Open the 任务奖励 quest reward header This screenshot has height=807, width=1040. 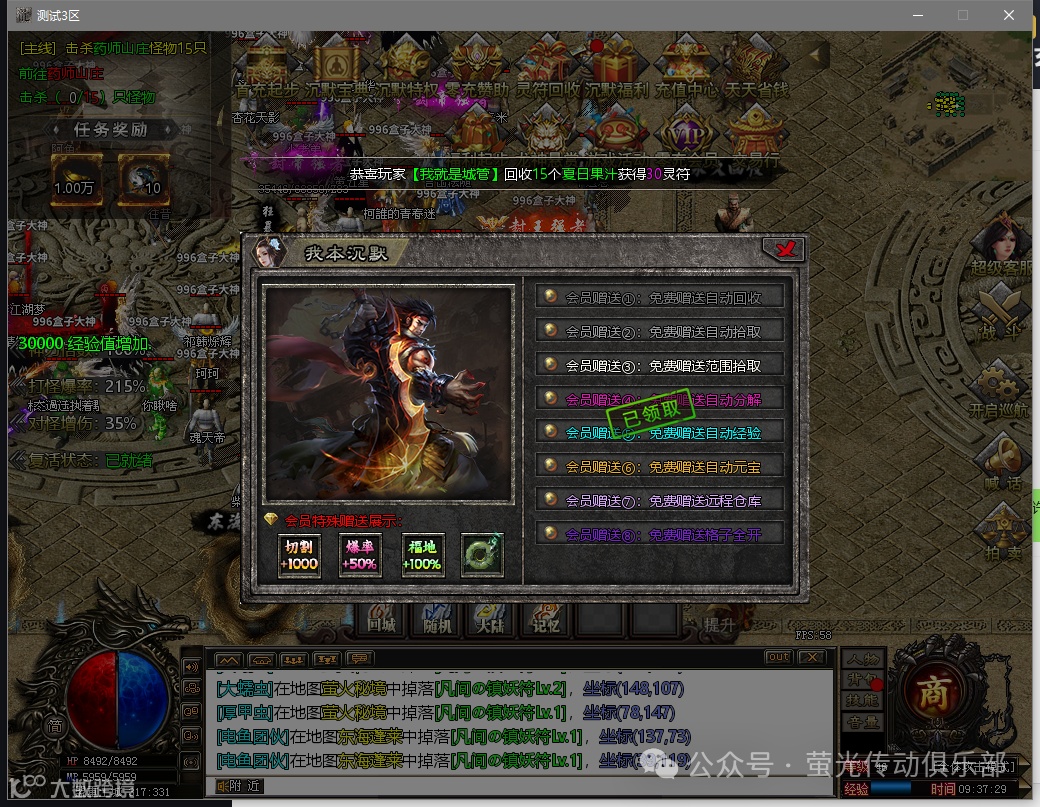click(110, 130)
